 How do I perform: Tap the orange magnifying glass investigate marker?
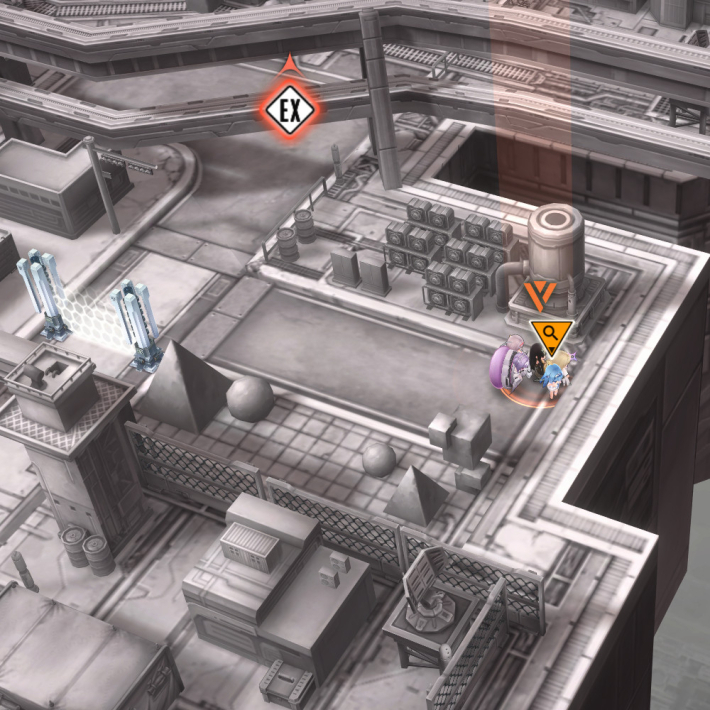550,337
